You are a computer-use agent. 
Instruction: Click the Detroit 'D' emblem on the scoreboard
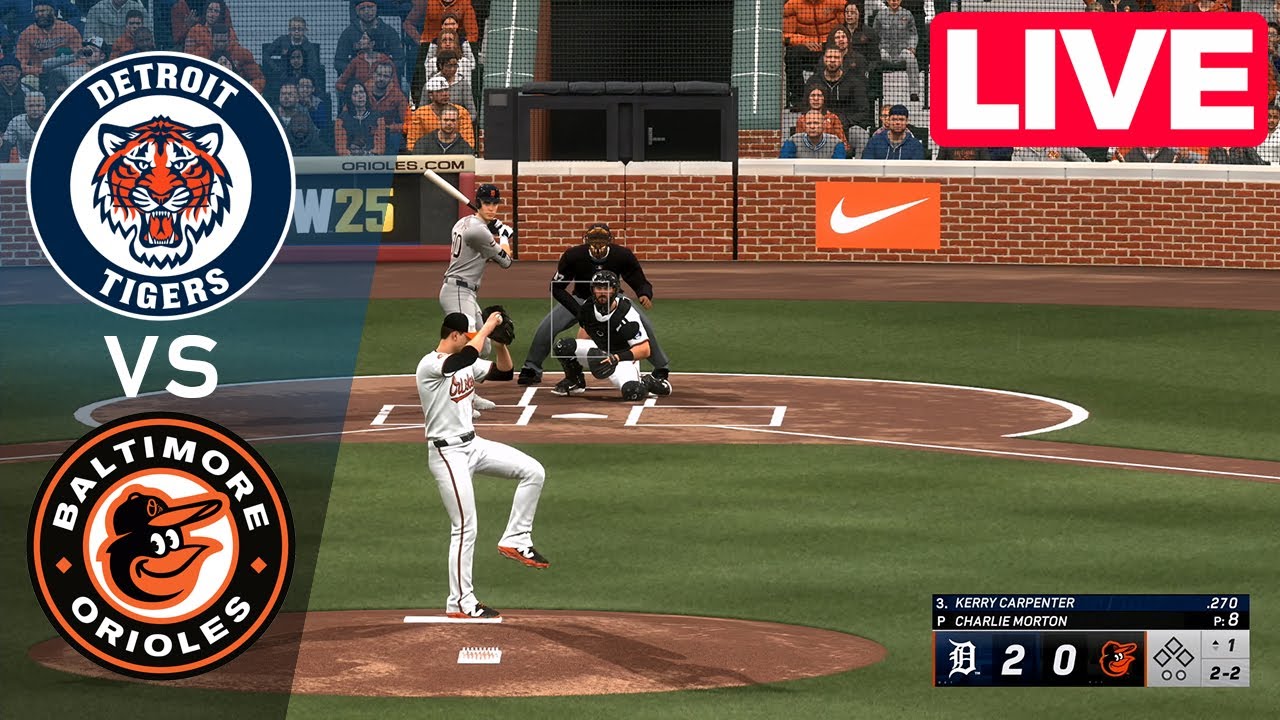point(961,654)
